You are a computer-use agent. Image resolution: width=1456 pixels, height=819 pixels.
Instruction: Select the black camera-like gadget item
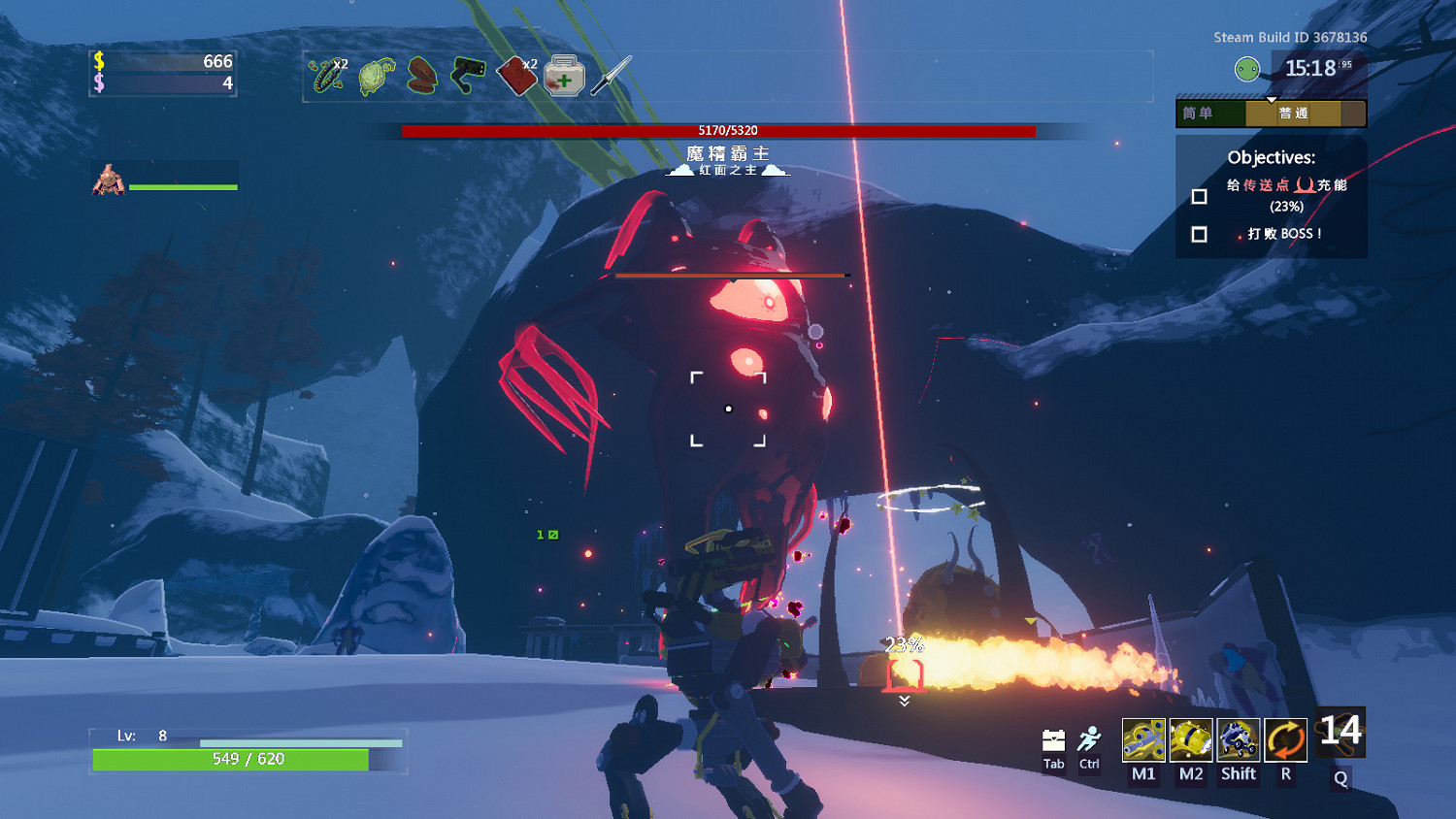[468, 76]
